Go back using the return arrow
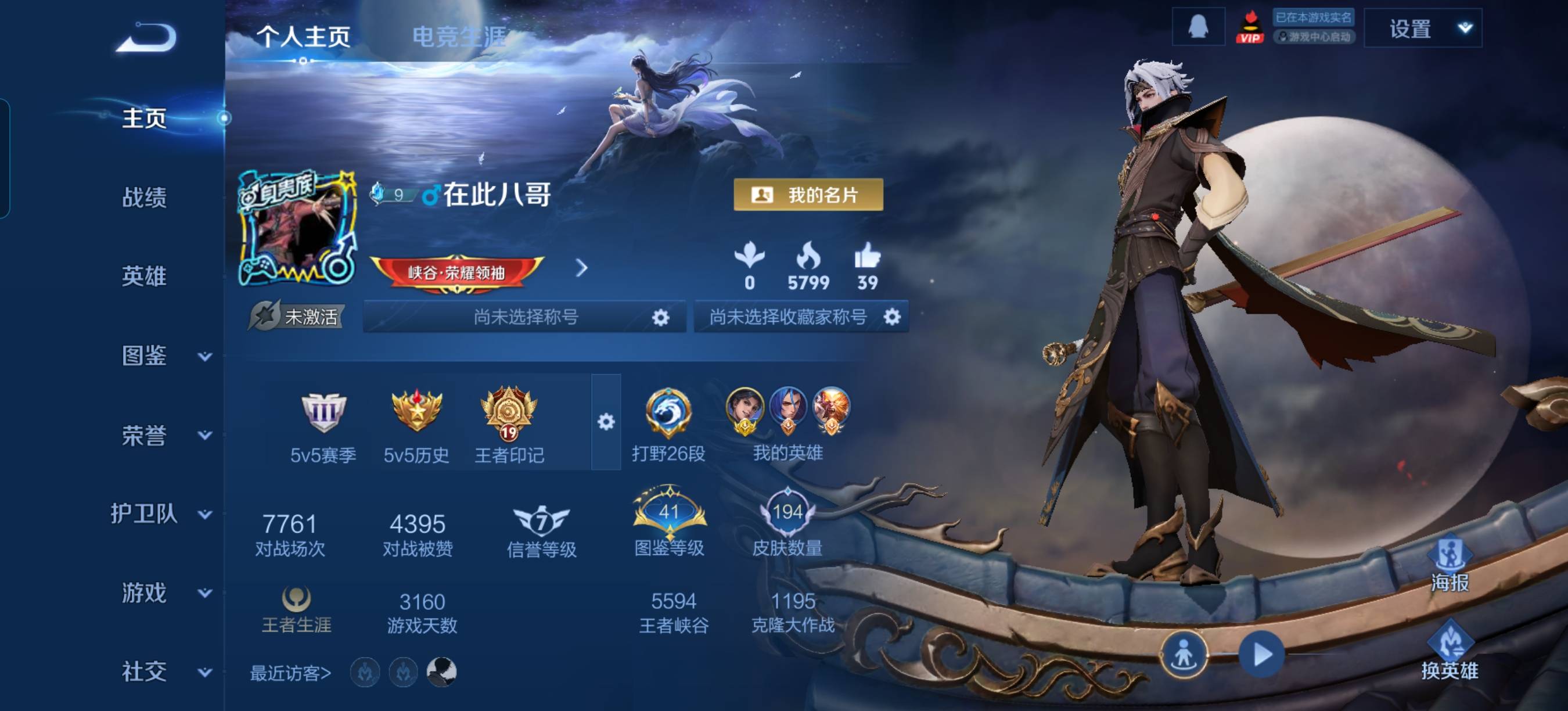This screenshot has height=711, width=1568. (146, 38)
